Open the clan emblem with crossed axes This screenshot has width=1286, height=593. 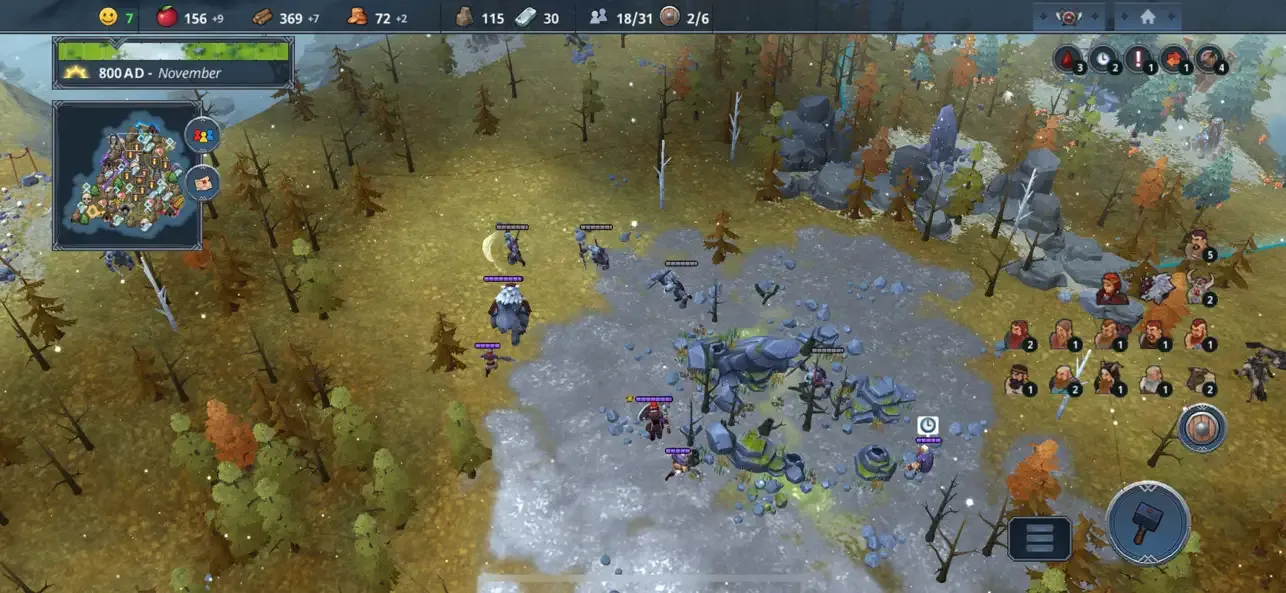point(1069,17)
